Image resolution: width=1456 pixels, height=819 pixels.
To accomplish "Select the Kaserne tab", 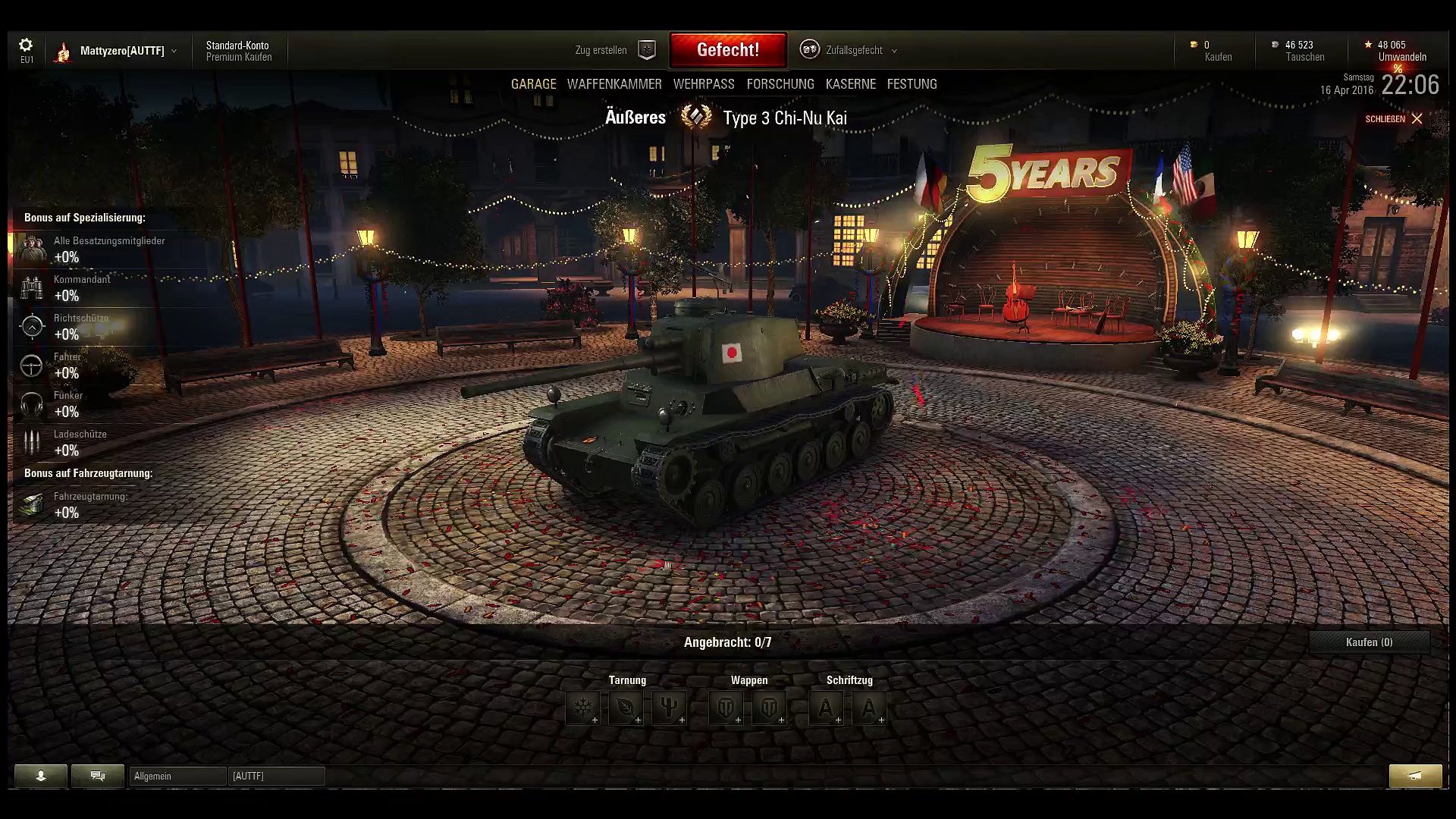I will coord(850,84).
